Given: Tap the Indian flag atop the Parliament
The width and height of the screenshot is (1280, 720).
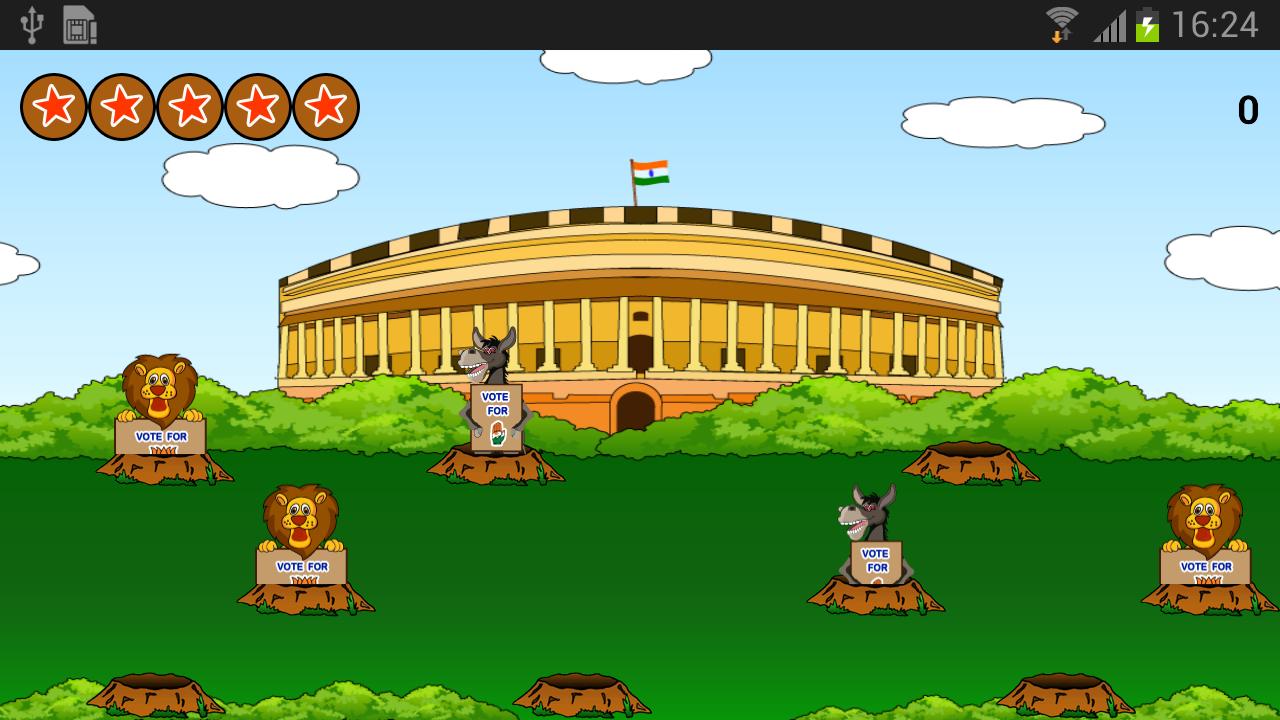Looking at the screenshot, I should (650, 172).
